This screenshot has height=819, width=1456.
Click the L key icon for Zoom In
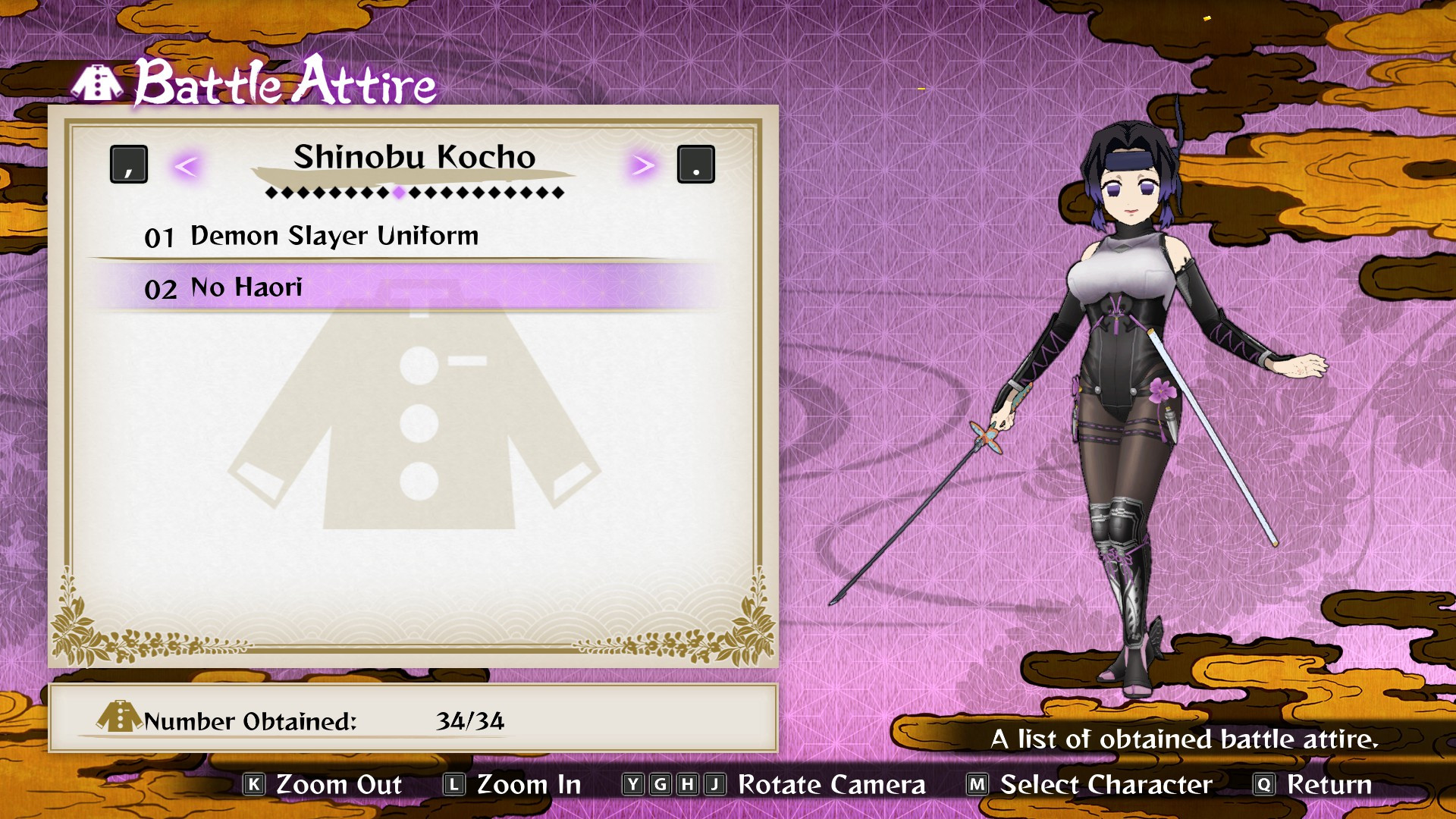click(456, 786)
